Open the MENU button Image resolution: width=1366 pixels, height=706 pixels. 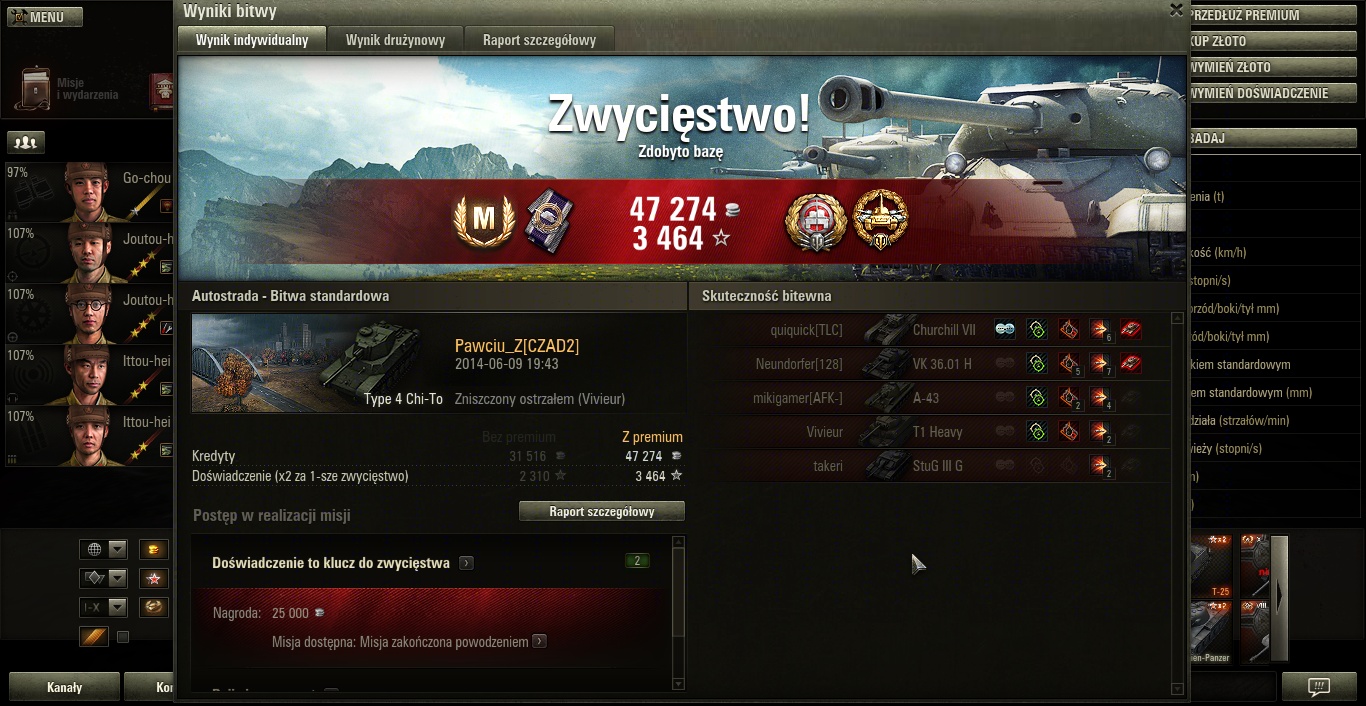[x=46, y=17]
